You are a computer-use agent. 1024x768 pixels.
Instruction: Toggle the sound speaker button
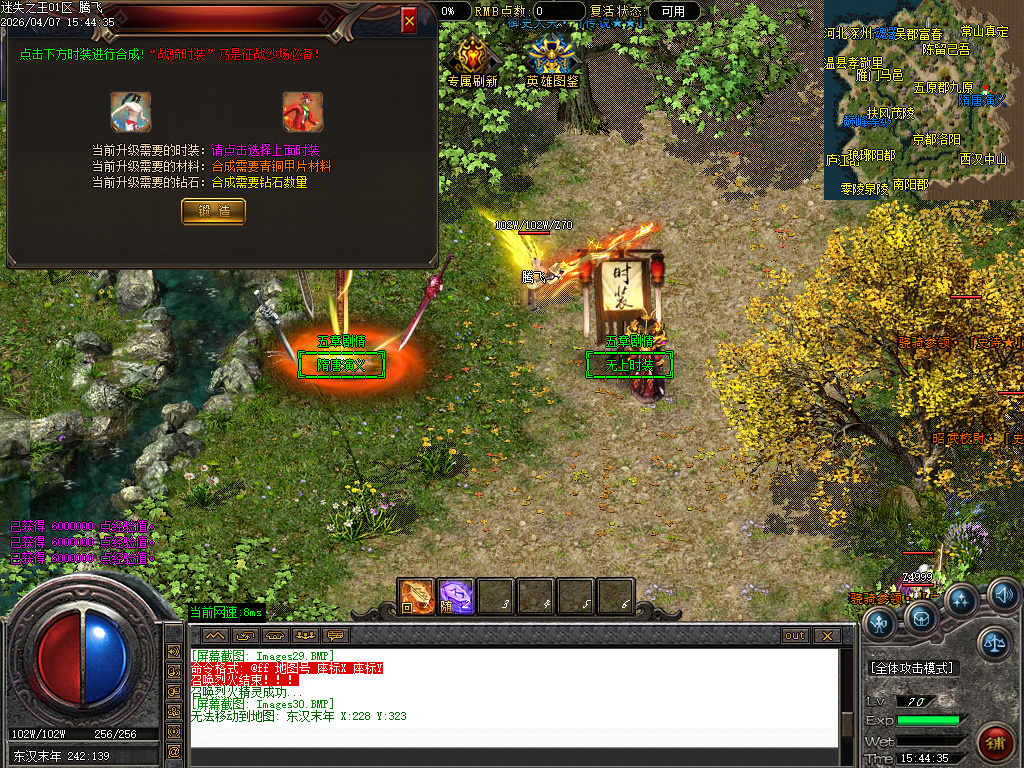click(1003, 597)
